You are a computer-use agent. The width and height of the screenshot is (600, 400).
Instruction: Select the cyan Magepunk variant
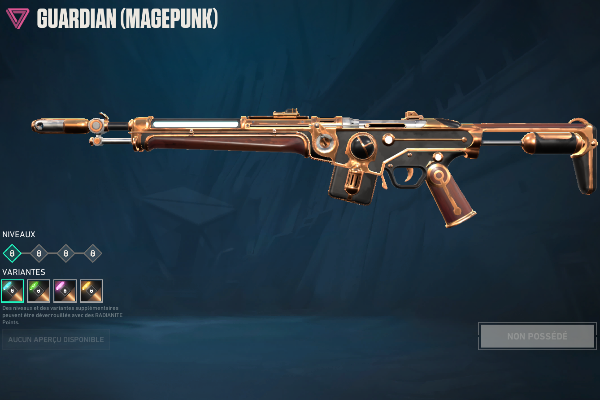[12, 290]
